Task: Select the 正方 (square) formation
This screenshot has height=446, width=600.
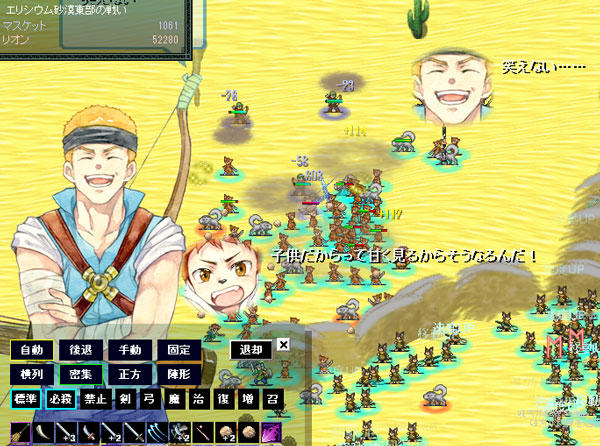Action: tap(130, 373)
